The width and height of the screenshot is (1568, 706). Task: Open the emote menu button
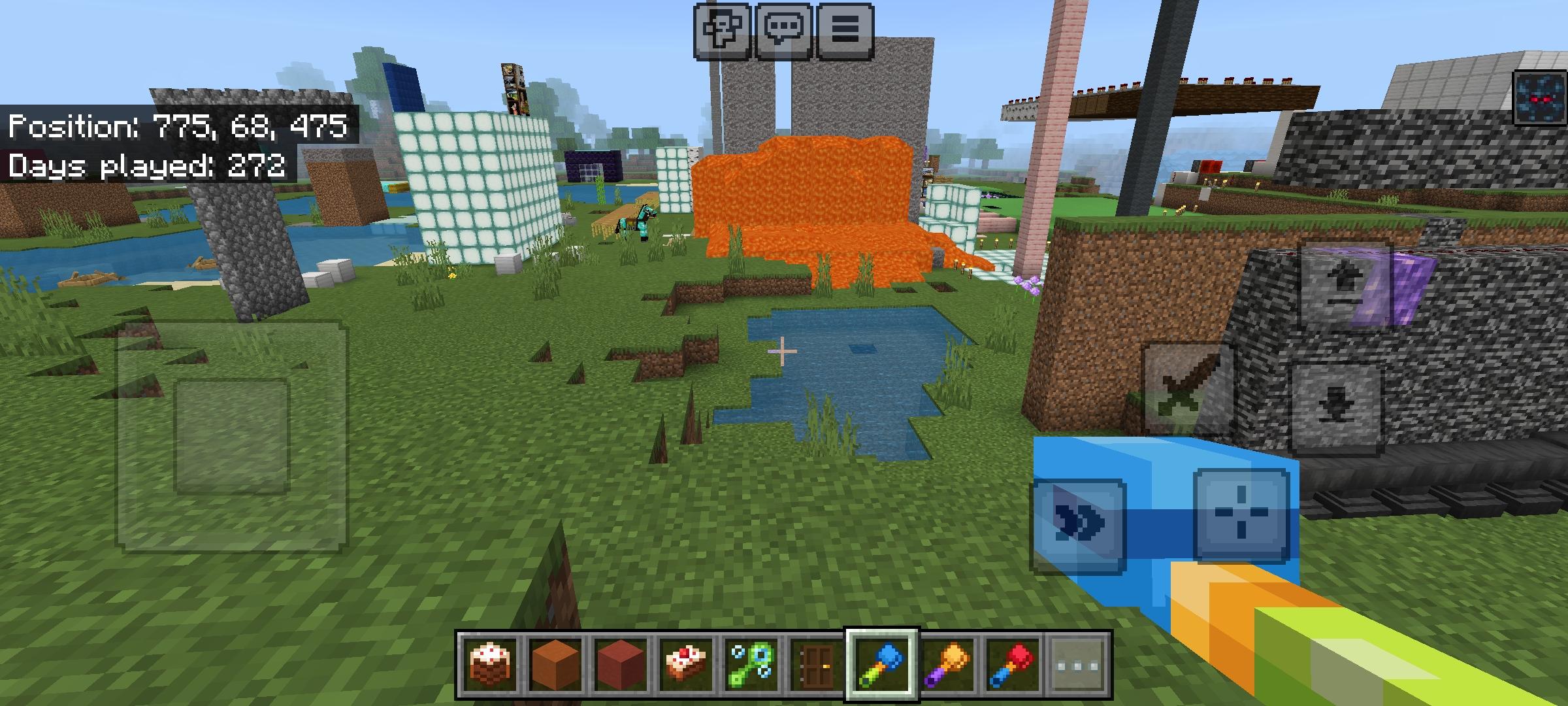722,31
